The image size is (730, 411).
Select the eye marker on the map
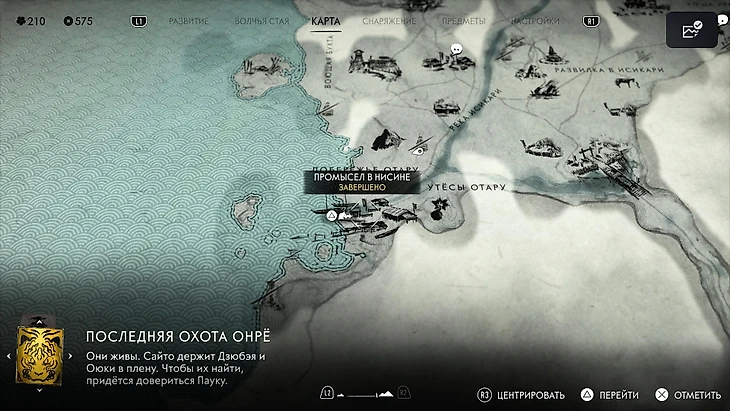click(x=421, y=148)
